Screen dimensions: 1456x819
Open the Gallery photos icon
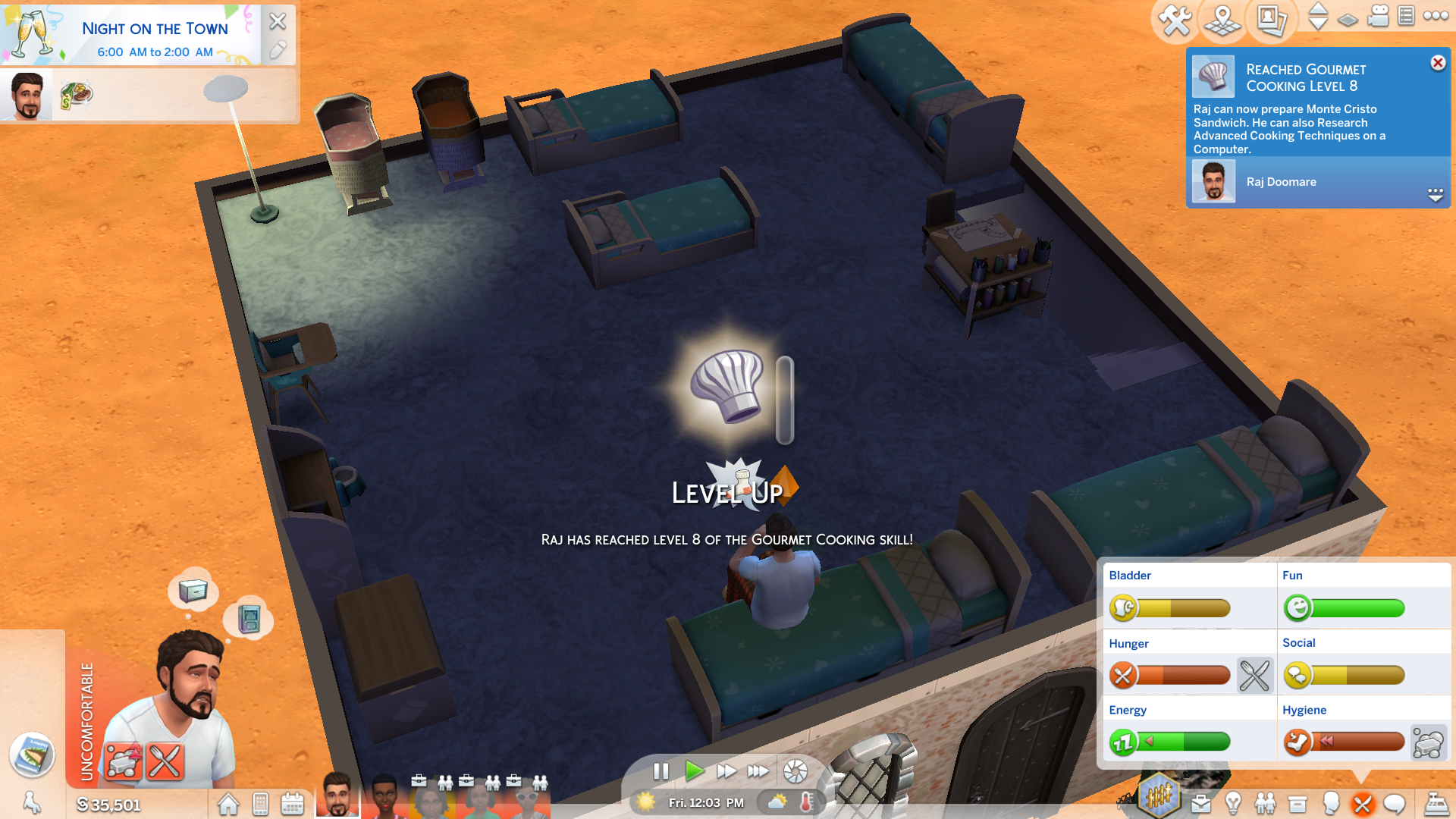click(1271, 20)
